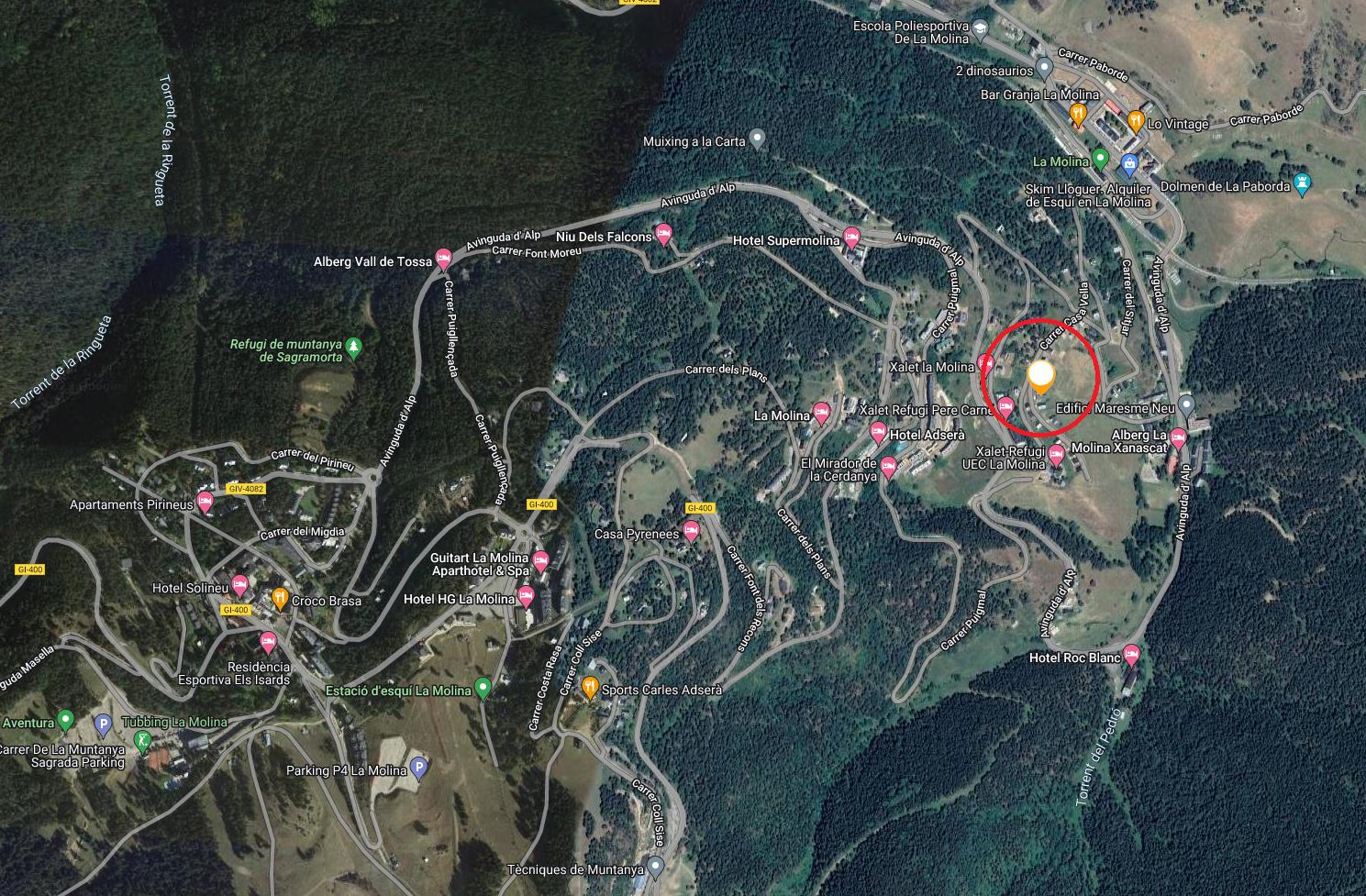Image resolution: width=1366 pixels, height=896 pixels.
Task: Select the Alberg Vall de Tossa lodging marker
Action: point(443,259)
